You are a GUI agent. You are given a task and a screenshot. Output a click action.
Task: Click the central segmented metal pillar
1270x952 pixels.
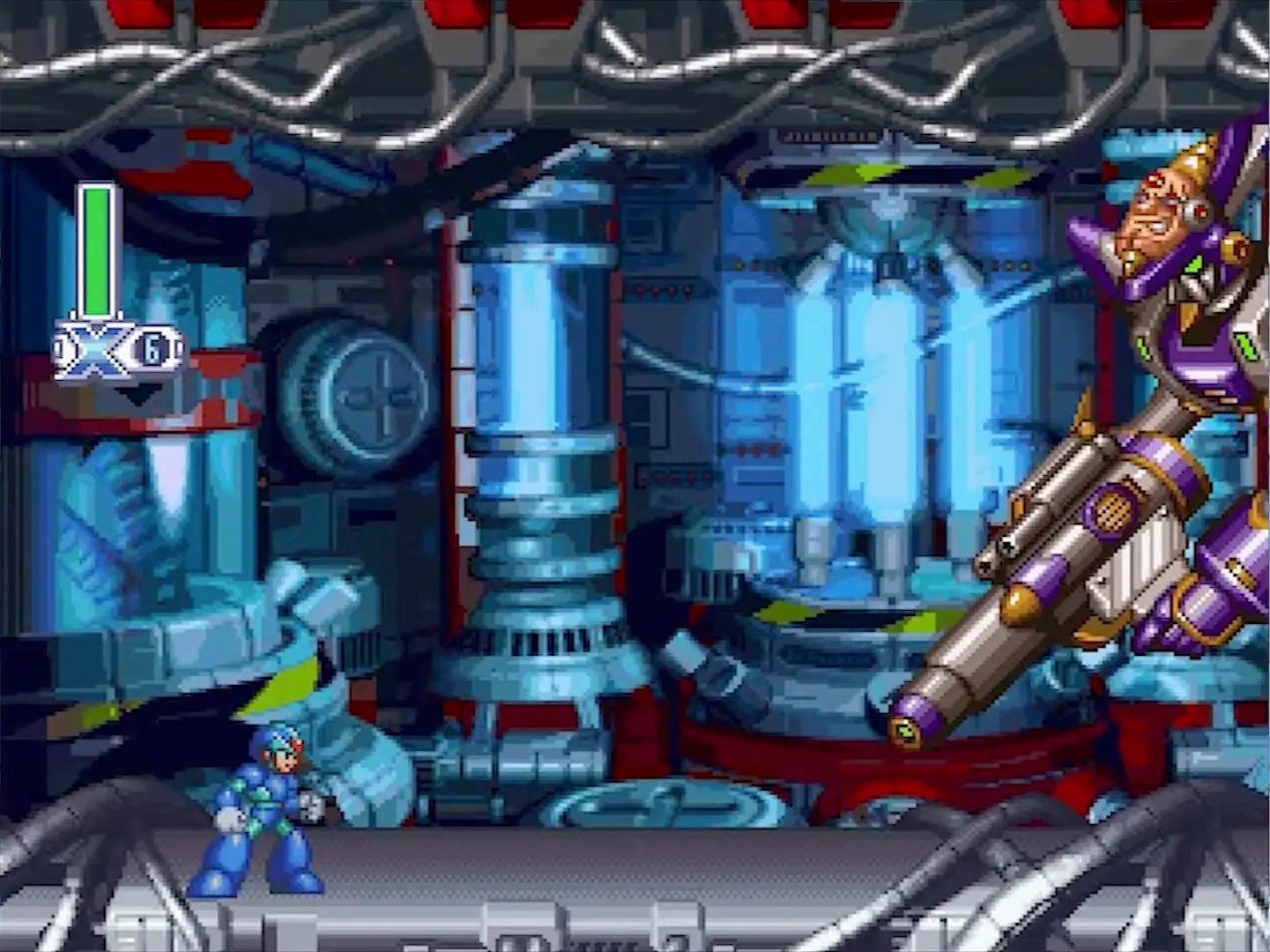(538, 441)
